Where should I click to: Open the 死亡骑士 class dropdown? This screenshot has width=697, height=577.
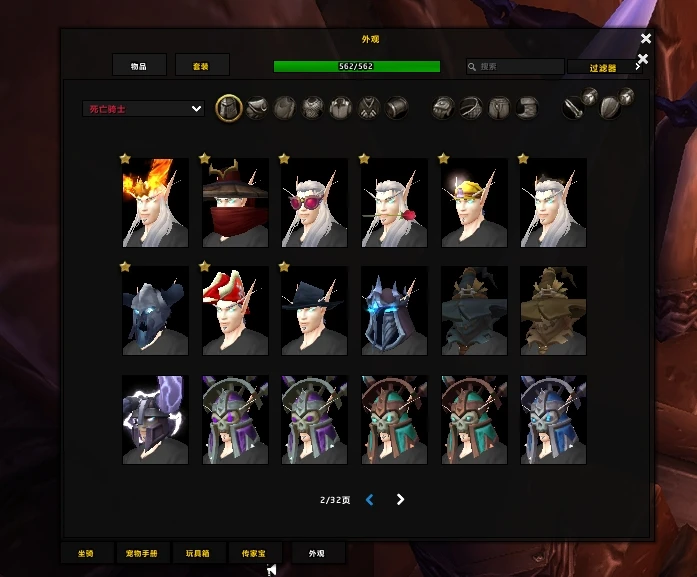click(x=144, y=108)
